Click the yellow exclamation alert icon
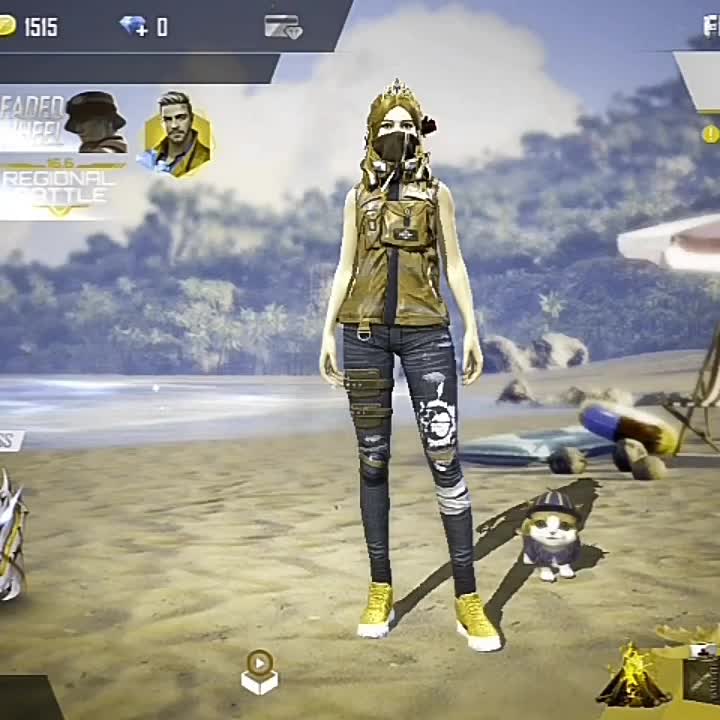This screenshot has height=720, width=720. click(x=710, y=134)
